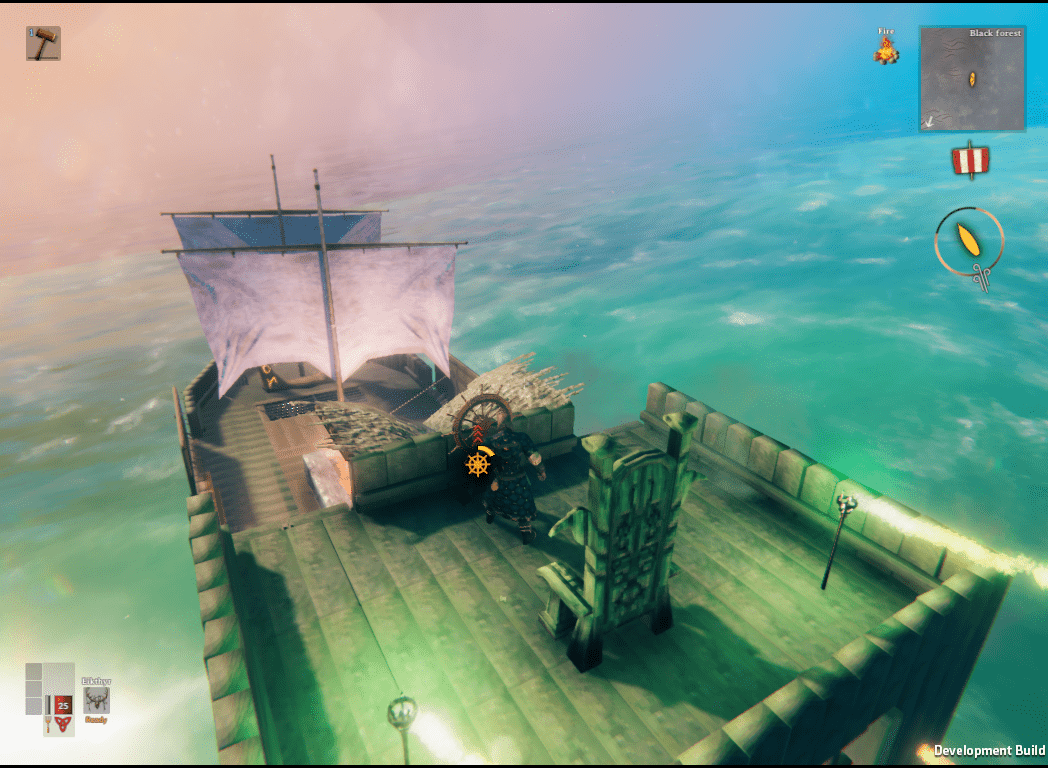Click the orange rudder wheel indicator
The width and height of the screenshot is (1048, 768).
coord(479,463)
